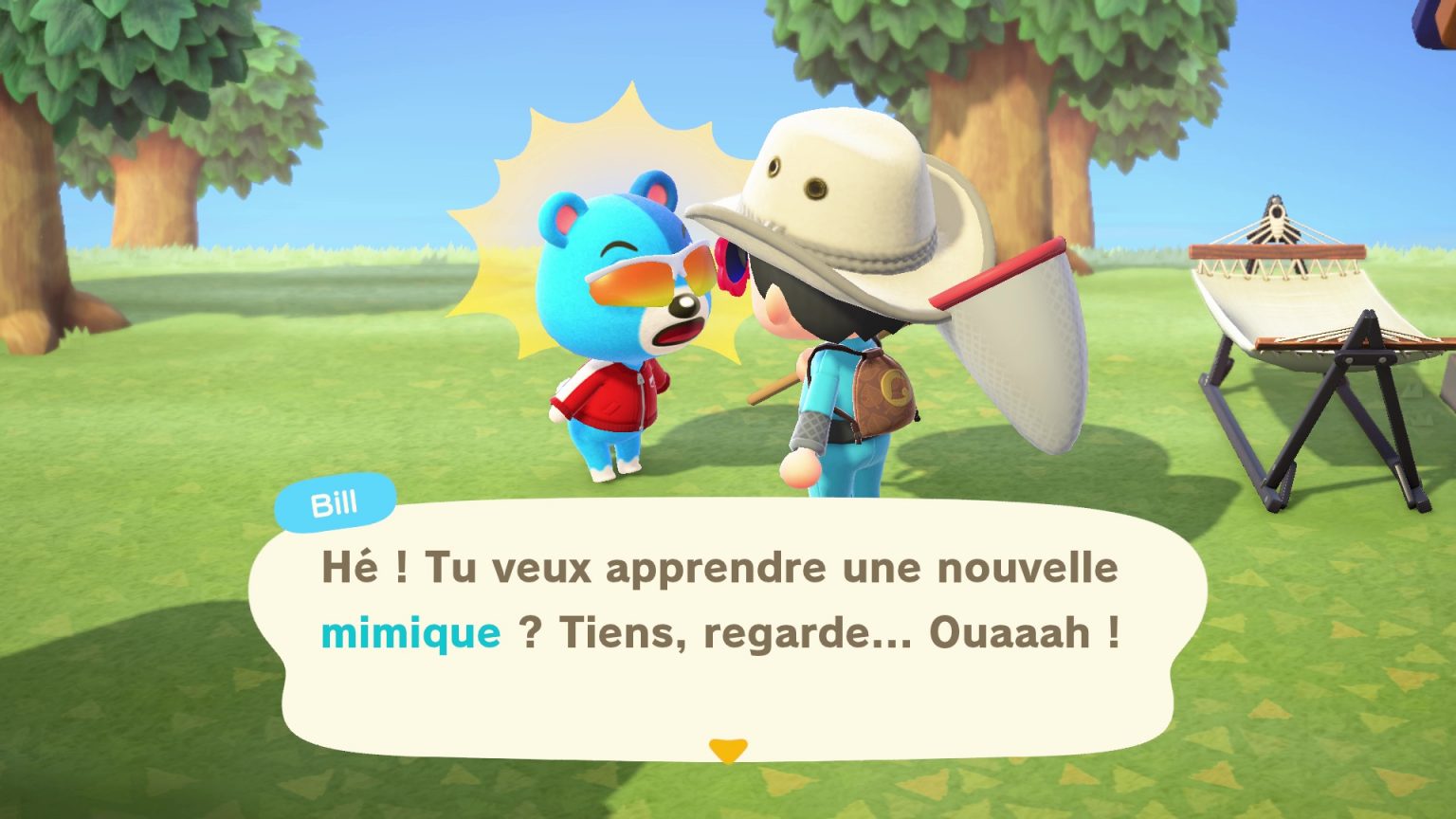This screenshot has width=1456, height=819.
Task: Click the speech bubble to advance conversation
Action: [x=720, y=626]
